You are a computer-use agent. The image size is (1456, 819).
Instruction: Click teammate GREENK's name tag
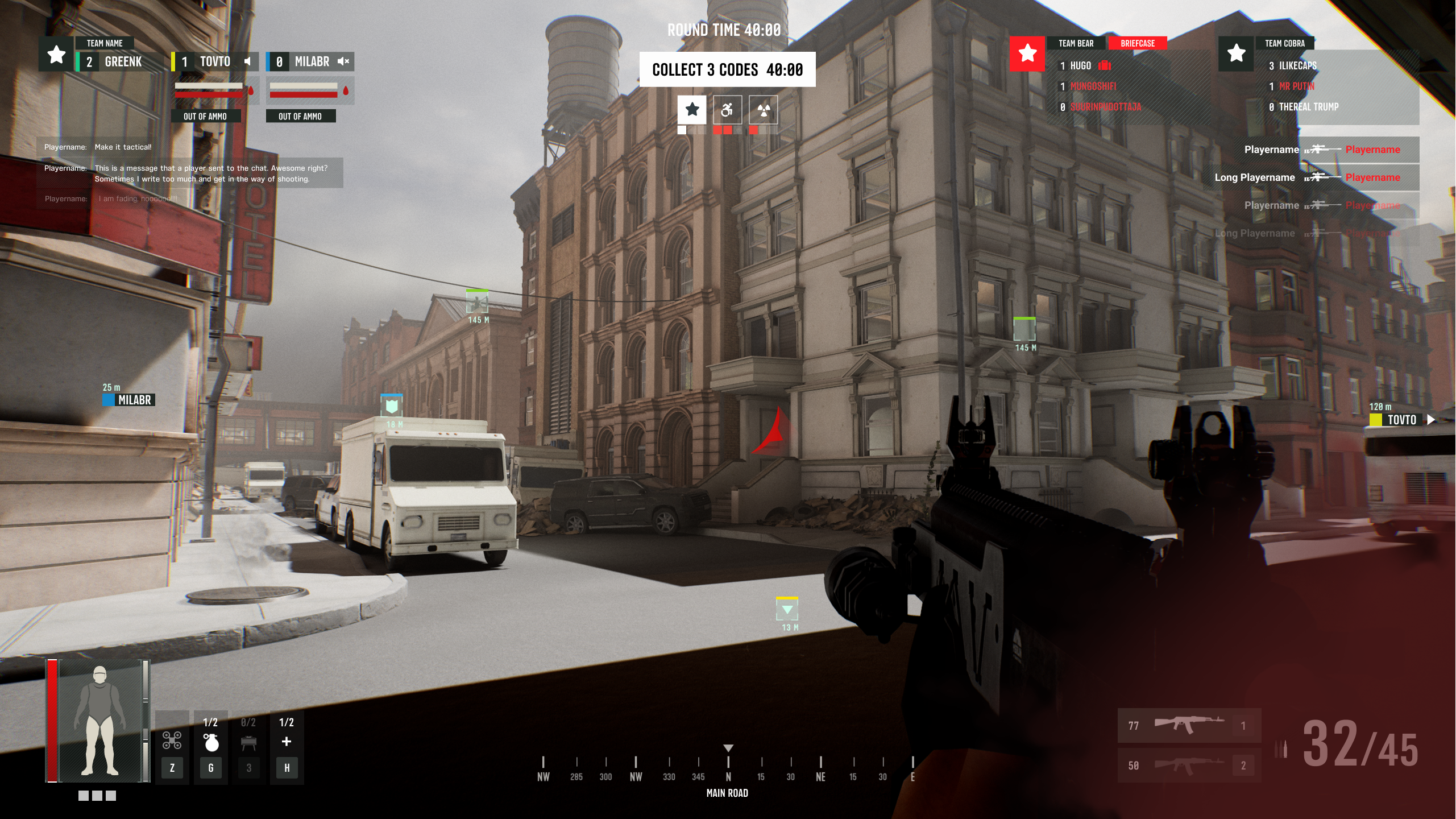tap(122, 61)
